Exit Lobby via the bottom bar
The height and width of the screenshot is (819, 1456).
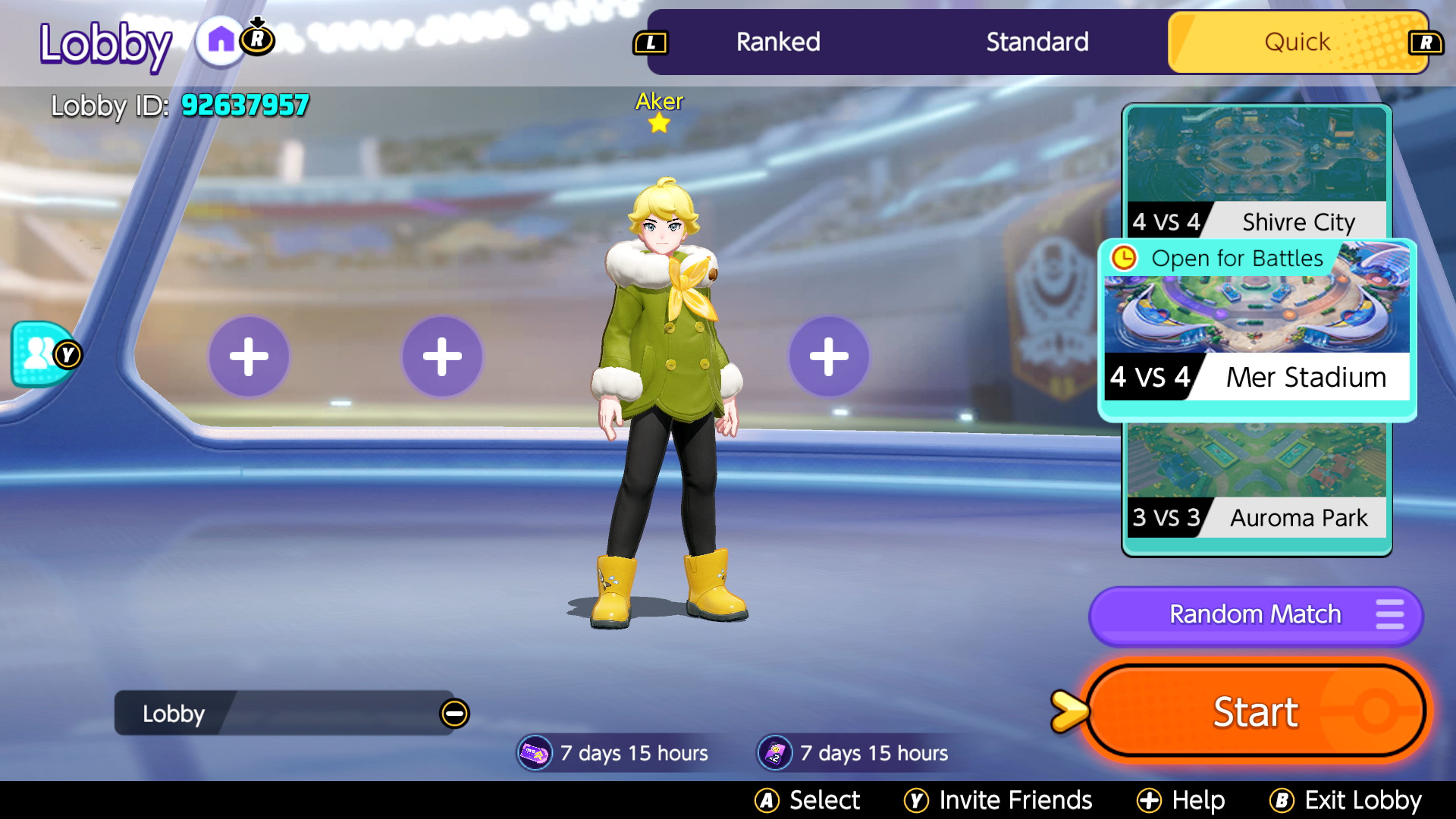tap(1346, 800)
